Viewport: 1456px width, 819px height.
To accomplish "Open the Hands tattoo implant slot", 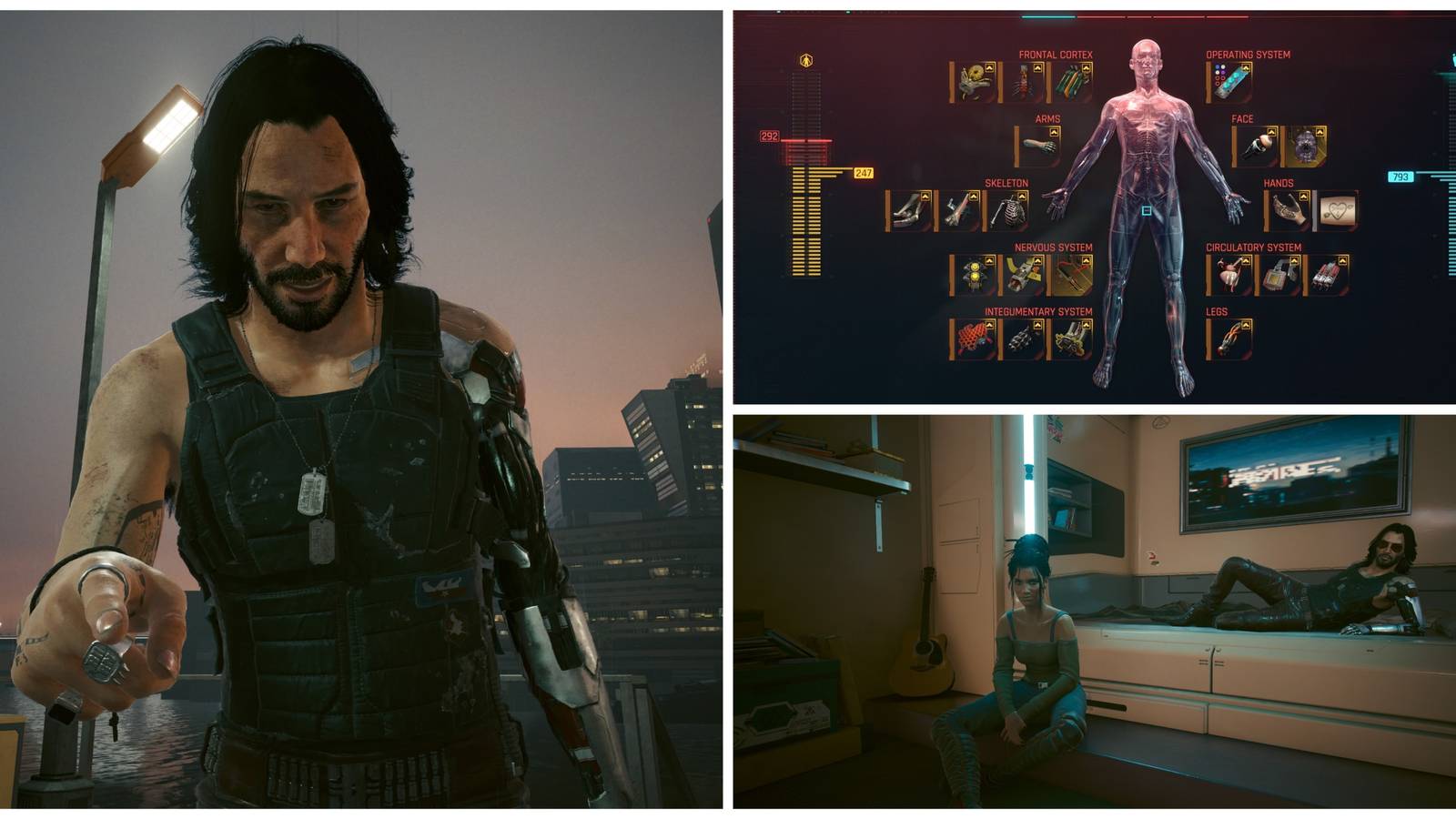I will tap(1339, 209).
